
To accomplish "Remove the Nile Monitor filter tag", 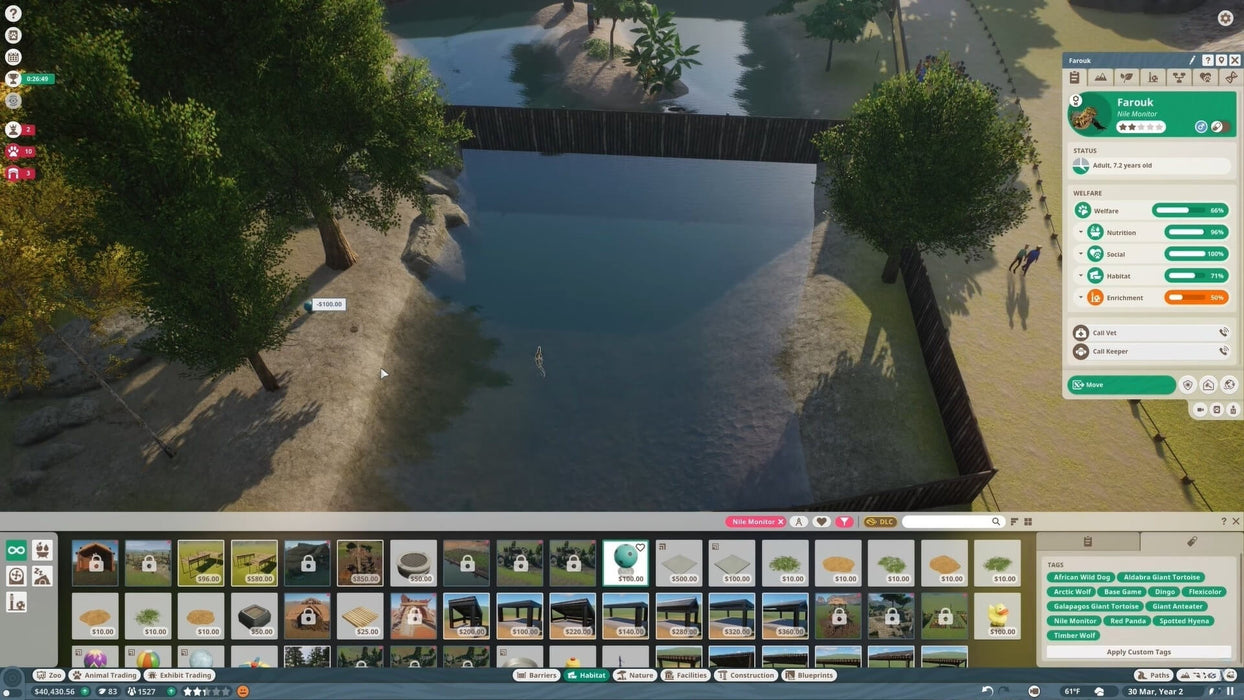I will tap(781, 522).
